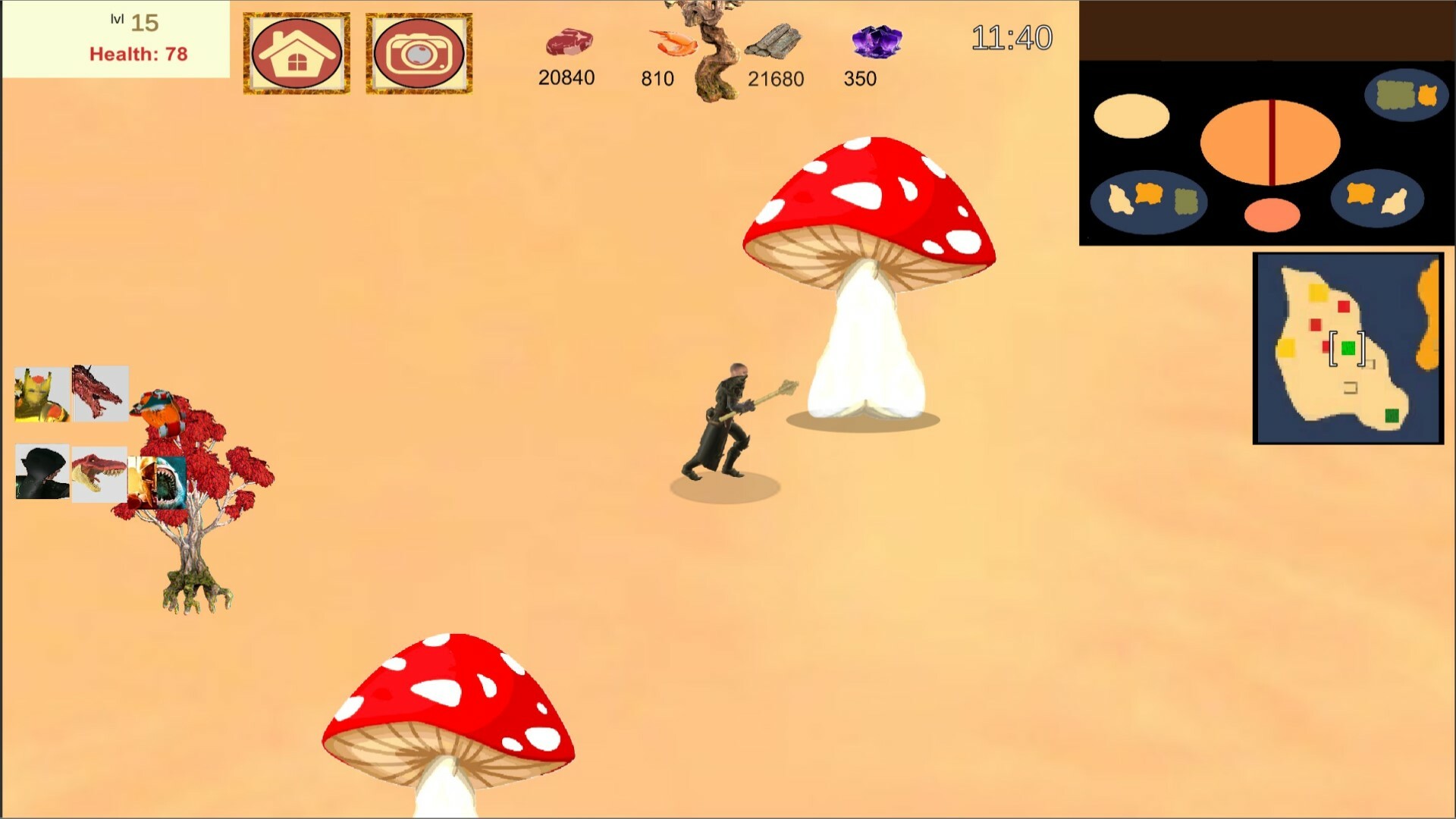Open the home menu icon
The height and width of the screenshot is (819, 1456).
coord(296,52)
